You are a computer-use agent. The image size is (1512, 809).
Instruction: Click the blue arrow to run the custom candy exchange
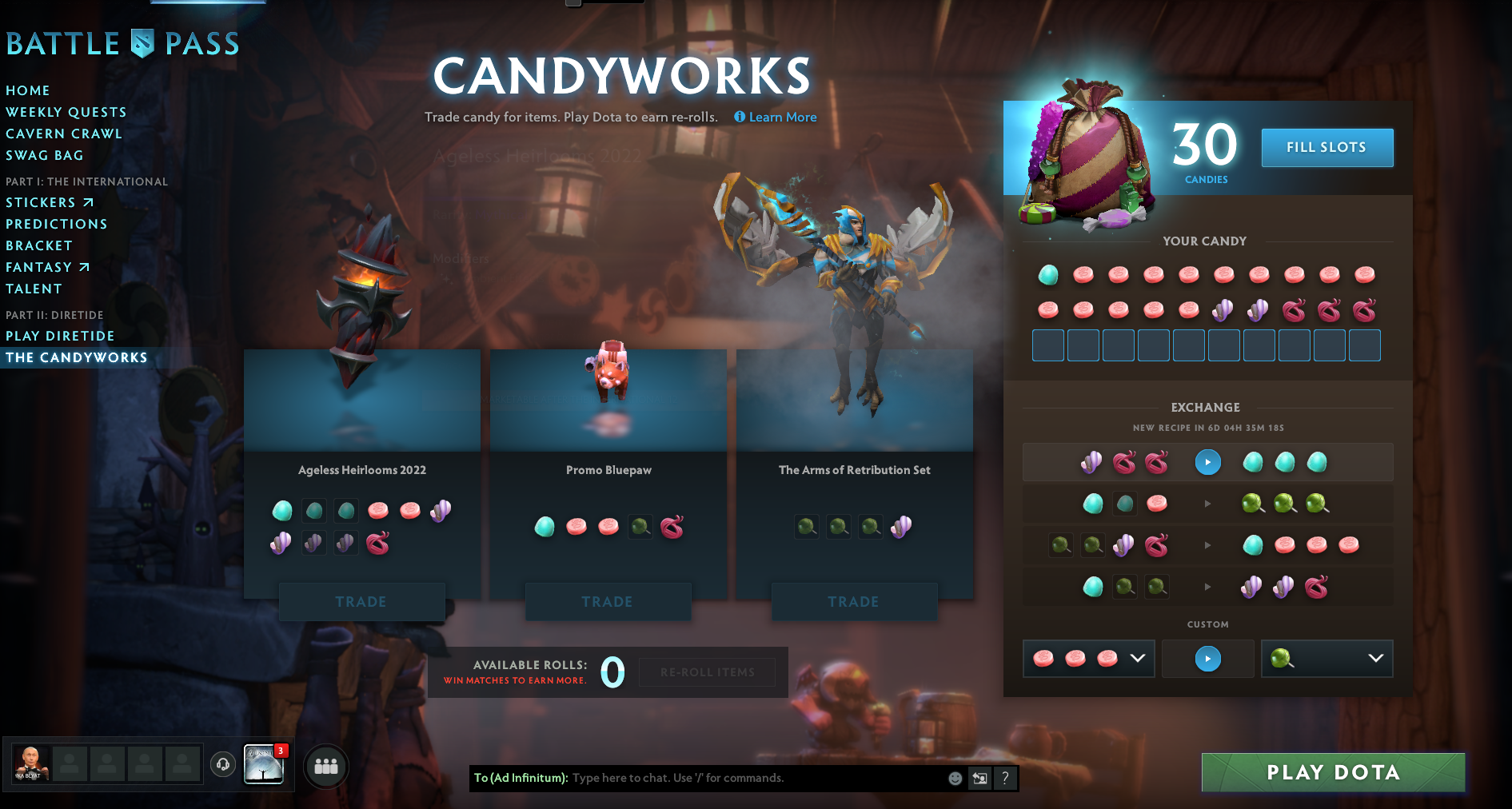(x=1207, y=658)
